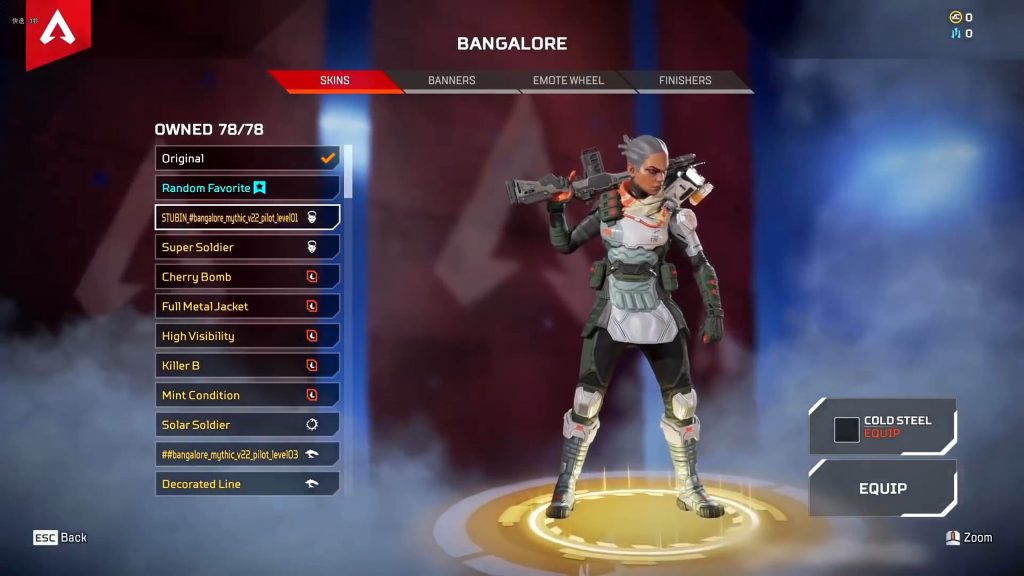Select the STUBIN mythic level01 skin
Screen dimensions: 1024x576
click(x=247, y=217)
